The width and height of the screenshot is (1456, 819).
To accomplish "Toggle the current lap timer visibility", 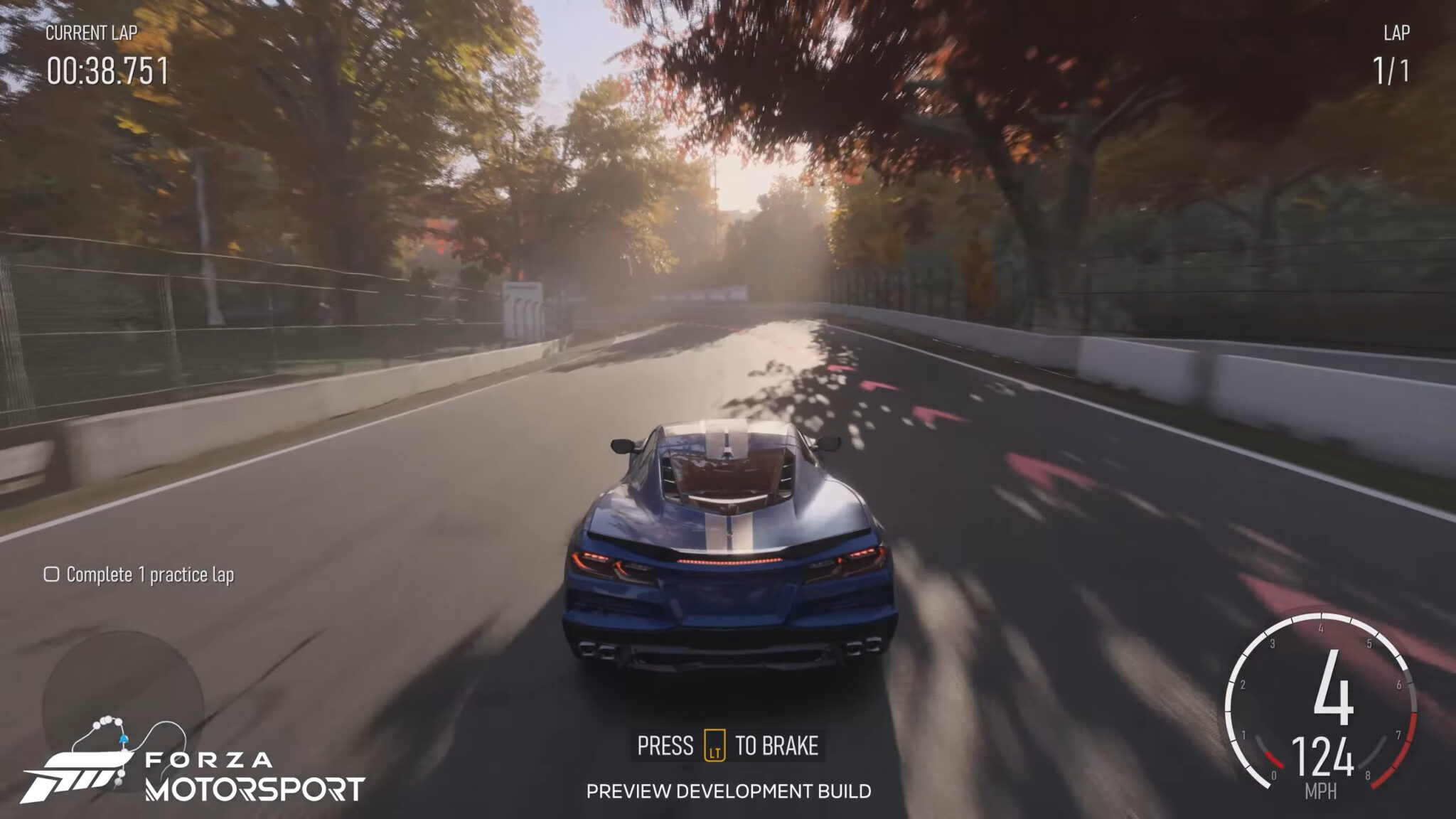I will [108, 70].
